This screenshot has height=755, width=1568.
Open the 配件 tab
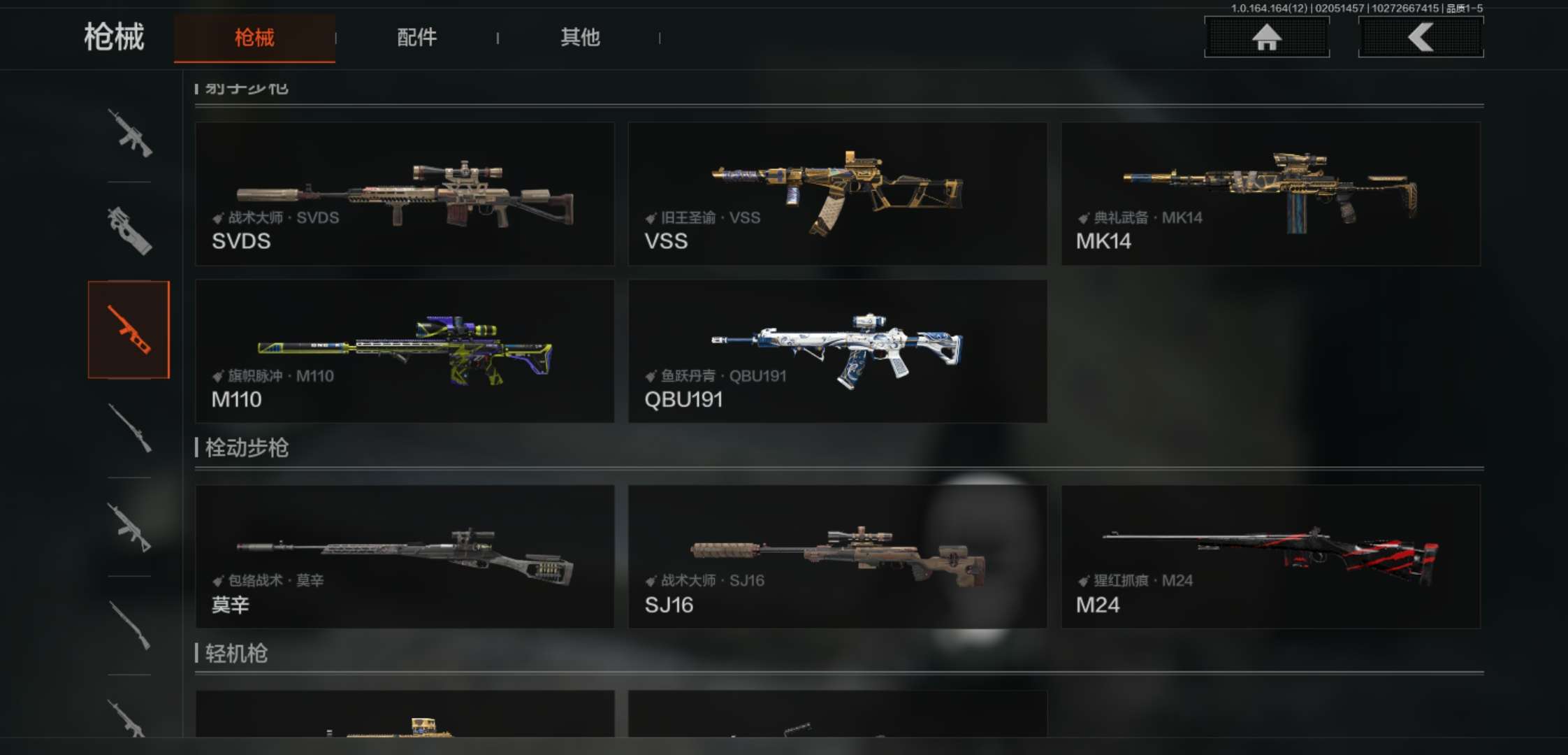click(416, 38)
